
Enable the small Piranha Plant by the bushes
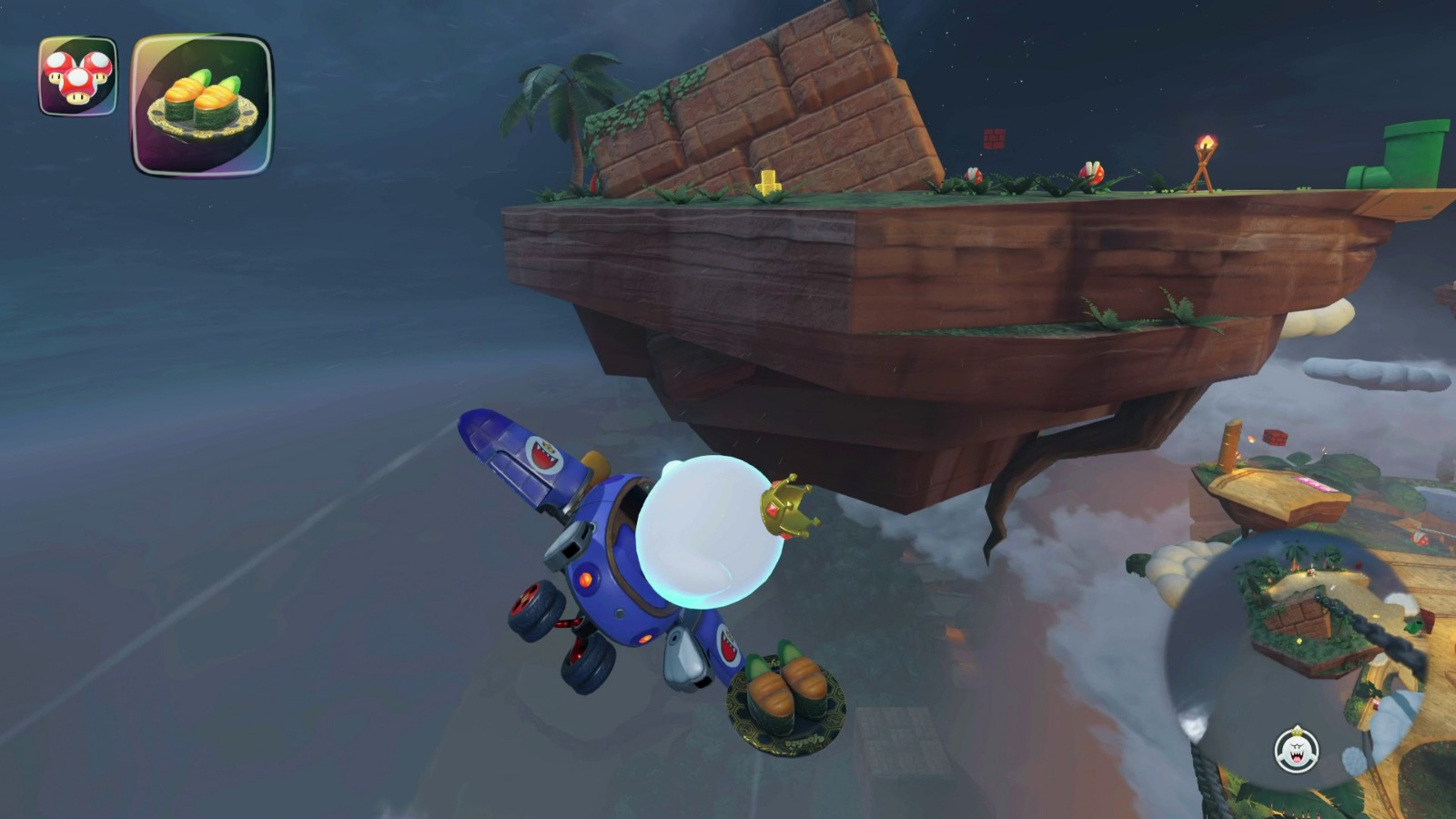(x=974, y=175)
